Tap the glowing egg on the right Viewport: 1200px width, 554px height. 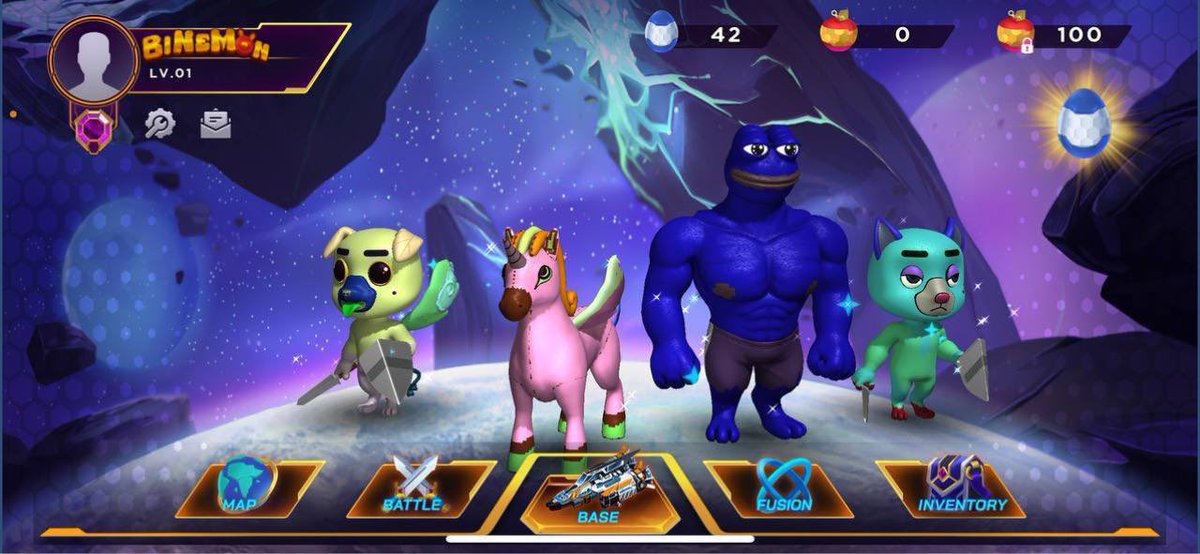click(1084, 122)
